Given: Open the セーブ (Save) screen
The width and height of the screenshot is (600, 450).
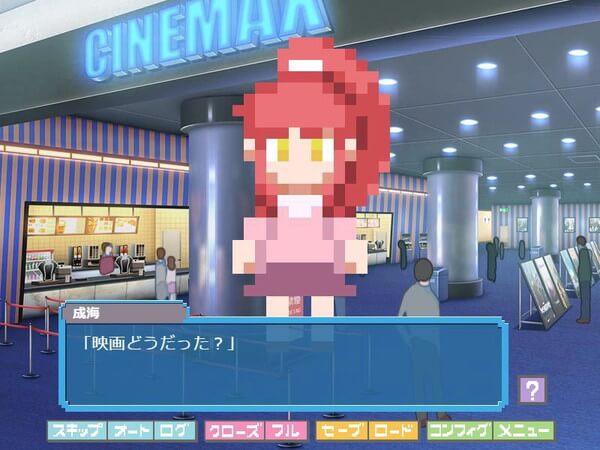Looking at the screenshot, I should 342,431.
